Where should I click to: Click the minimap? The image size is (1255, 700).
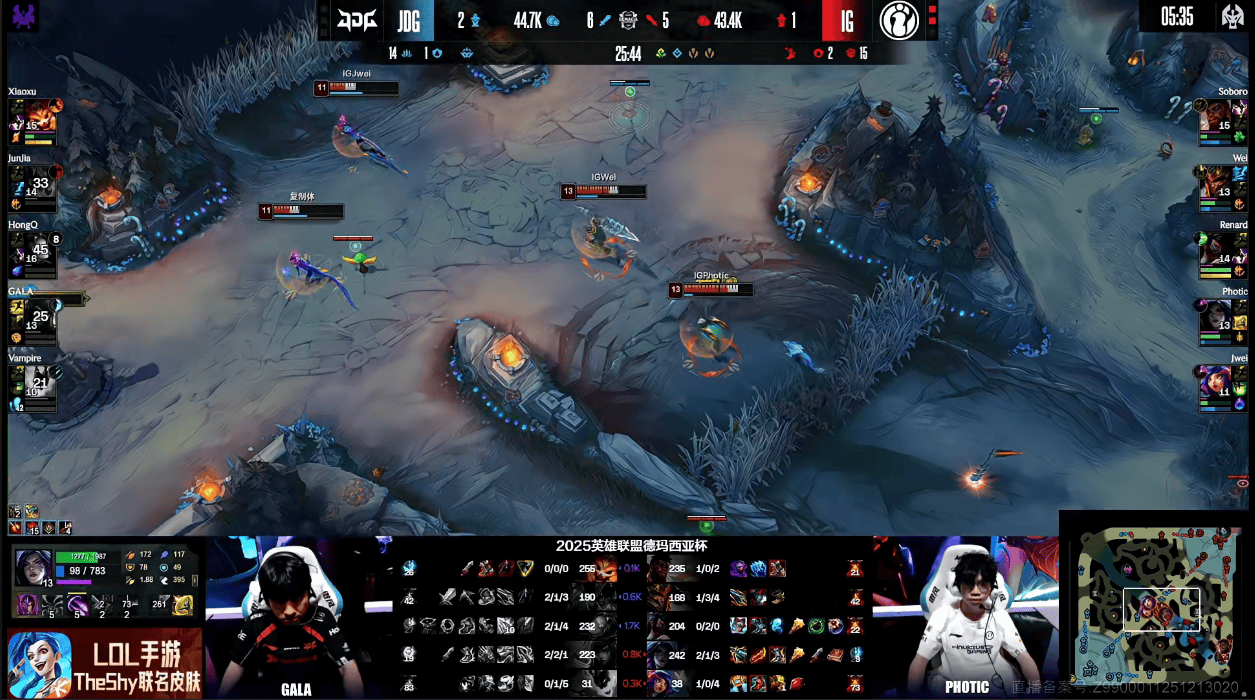click(1158, 608)
